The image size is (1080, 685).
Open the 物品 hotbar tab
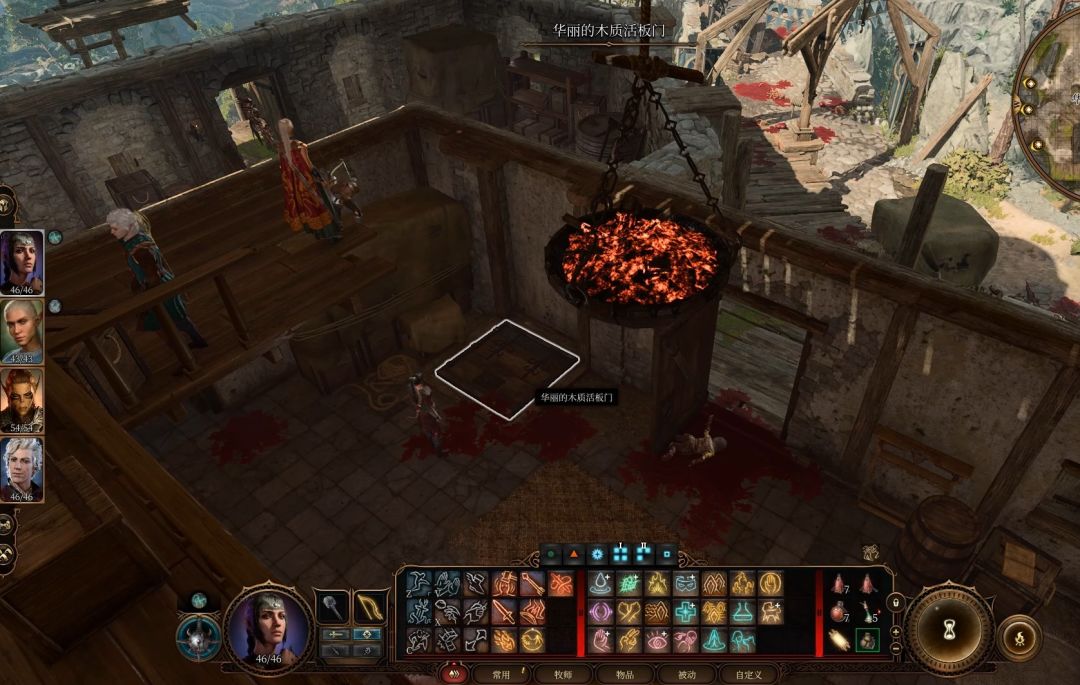pyautogui.click(x=625, y=675)
